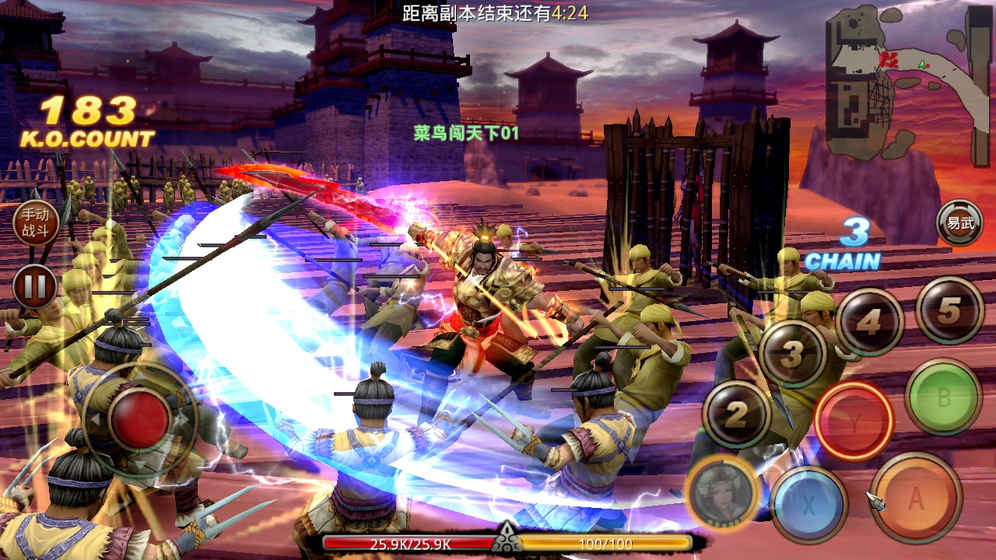Image resolution: width=996 pixels, height=560 pixels.
Task: Cast skill button number 5
Action: (948, 310)
